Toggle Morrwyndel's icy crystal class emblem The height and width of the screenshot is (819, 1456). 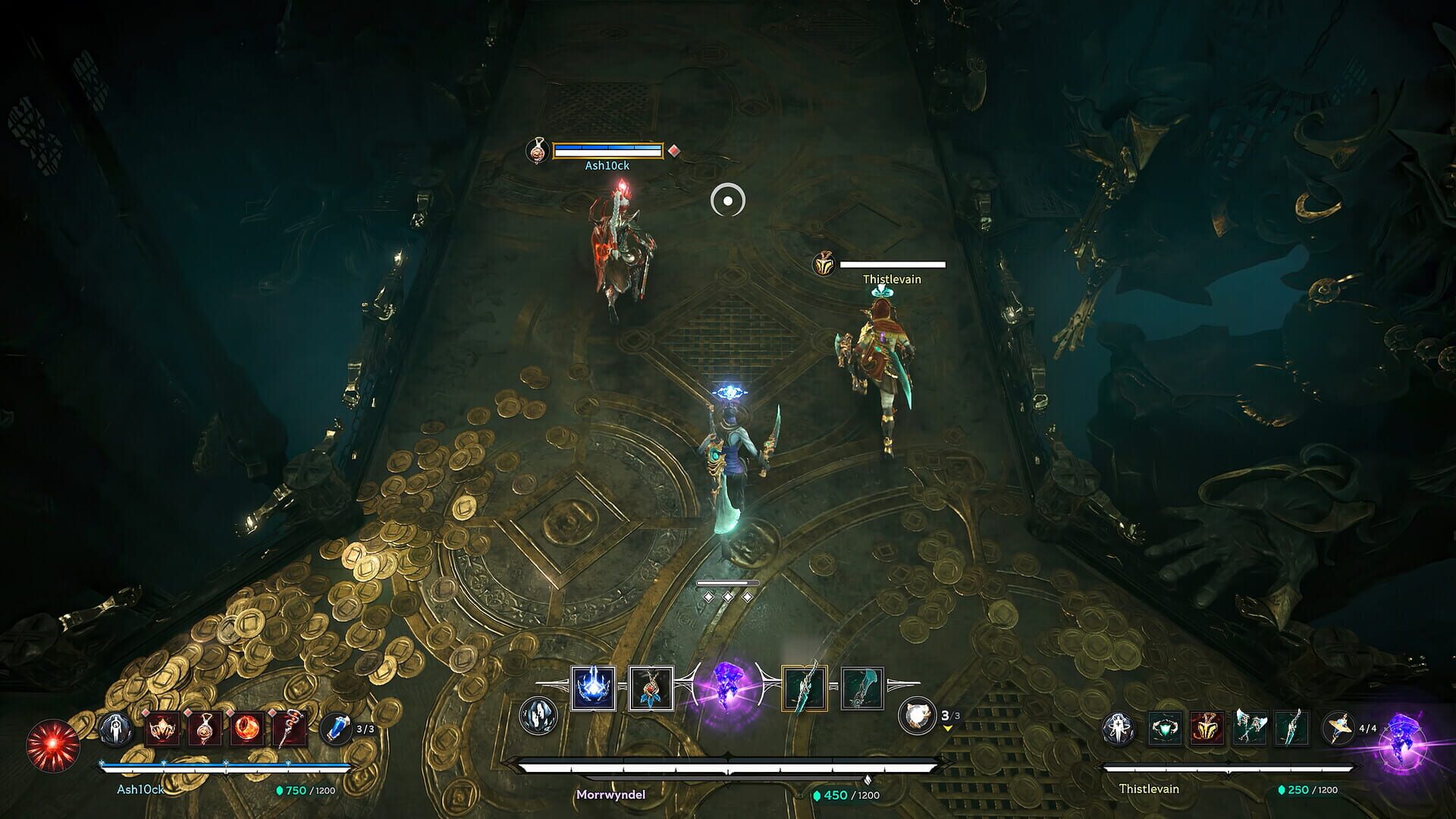click(538, 716)
